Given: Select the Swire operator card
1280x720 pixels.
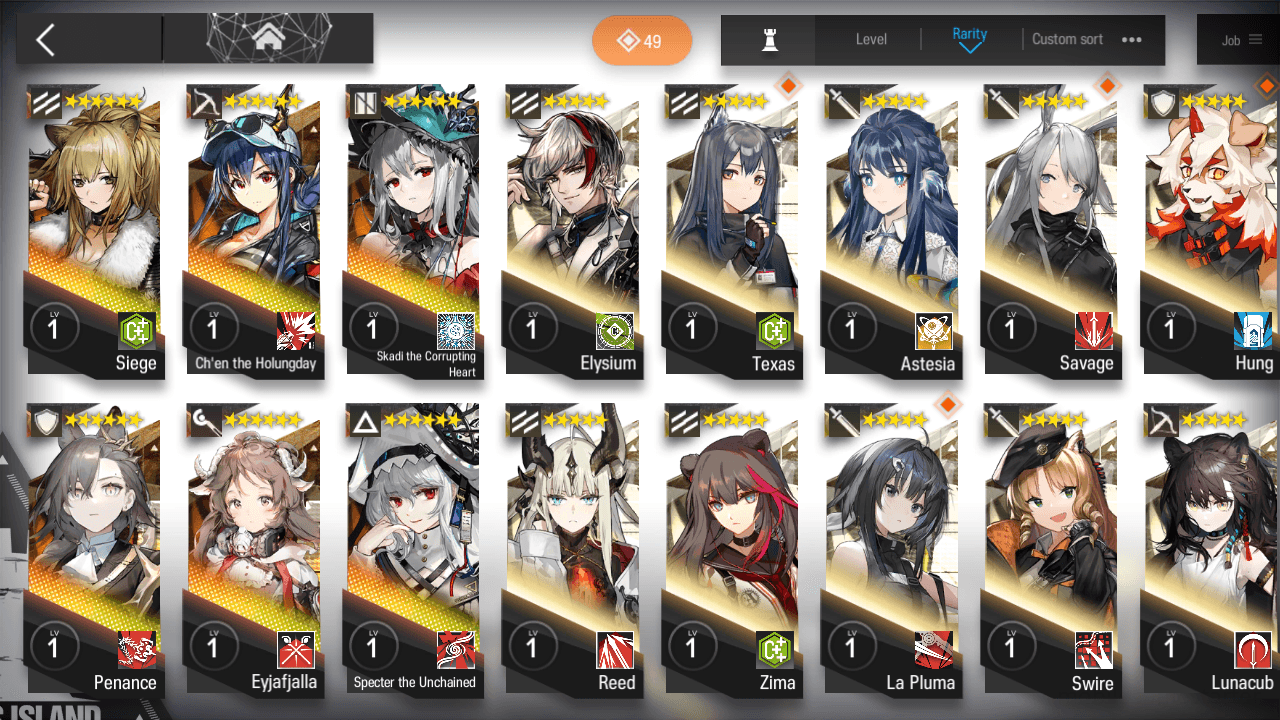Looking at the screenshot, I should (x=1052, y=550).
